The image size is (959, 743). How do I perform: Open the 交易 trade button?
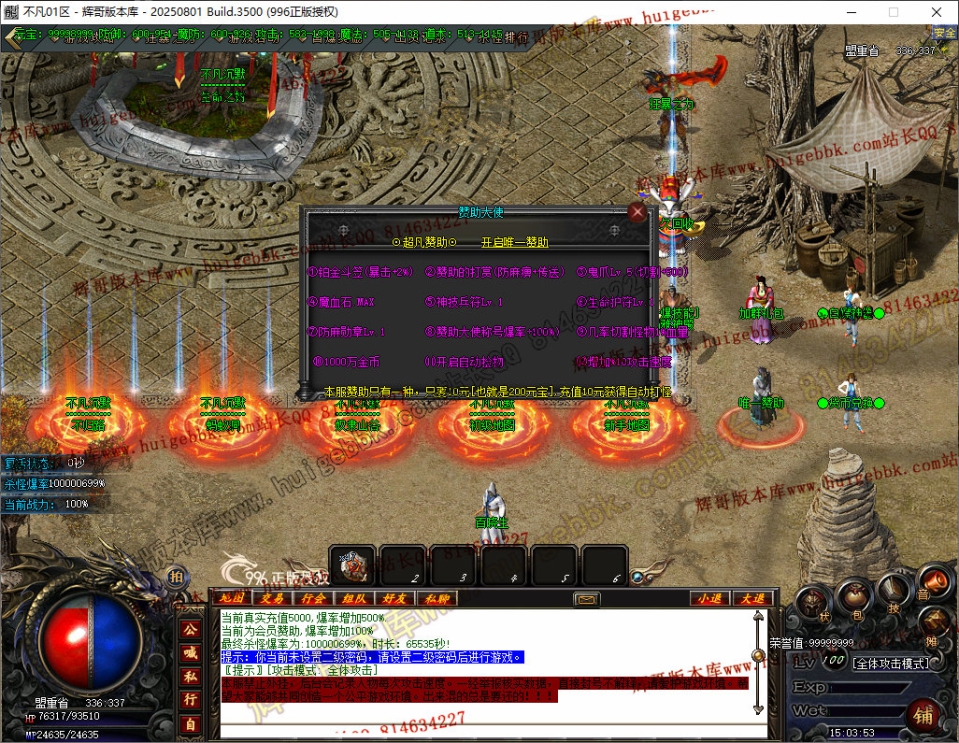coord(273,598)
